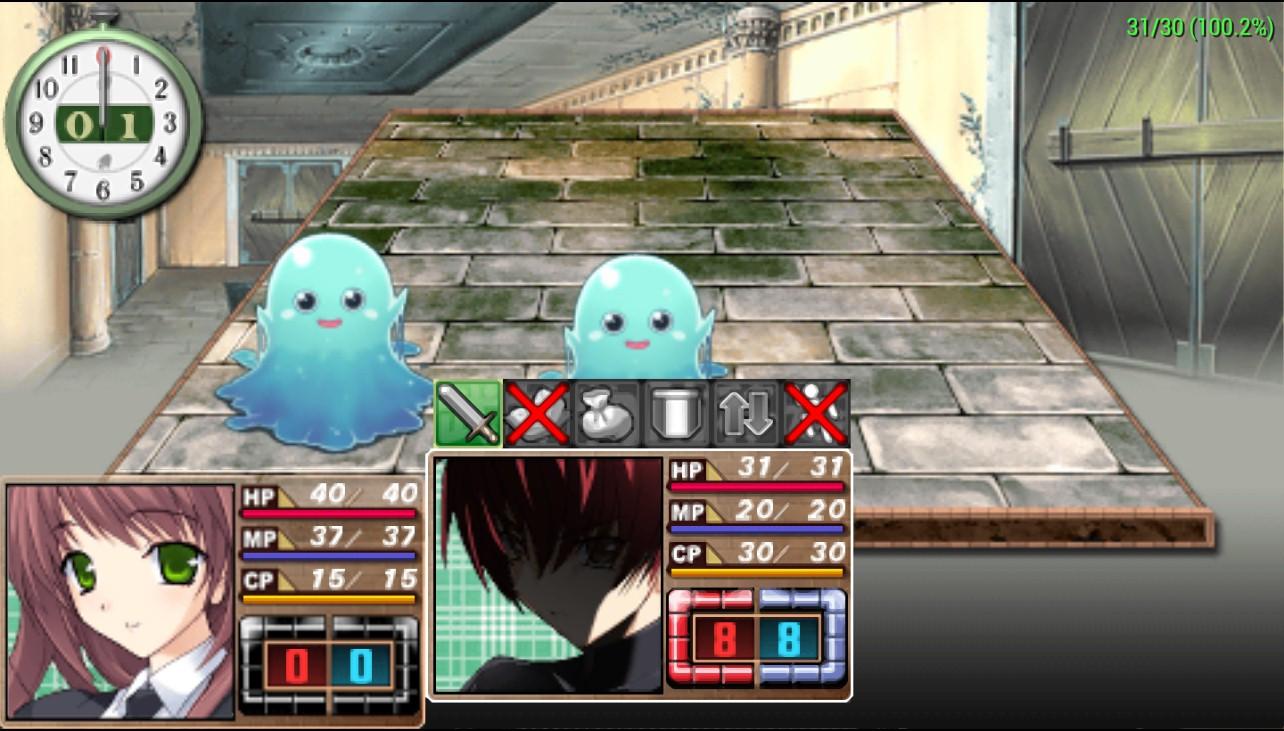Image resolution: width=1284 pixels, height=731 pixels.
Task: Select the shield defend command
Action: click(x=676, y=413)
